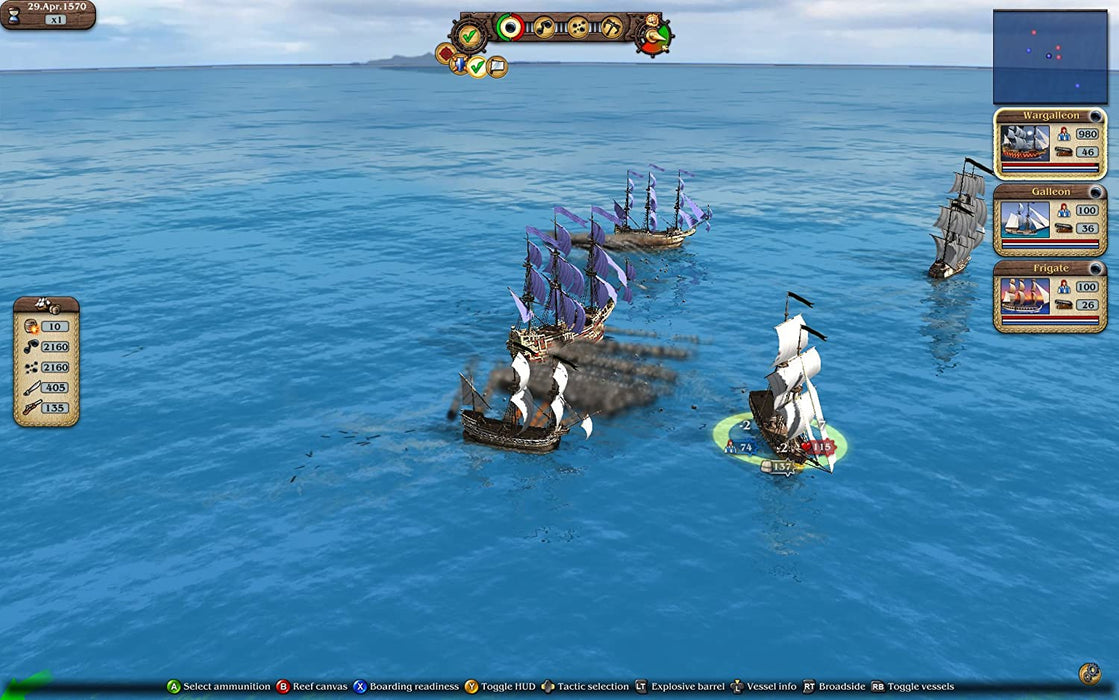The image size is (1119, 700).
Task: Select the blue tactic icon
Action: (x=459, y=65)
